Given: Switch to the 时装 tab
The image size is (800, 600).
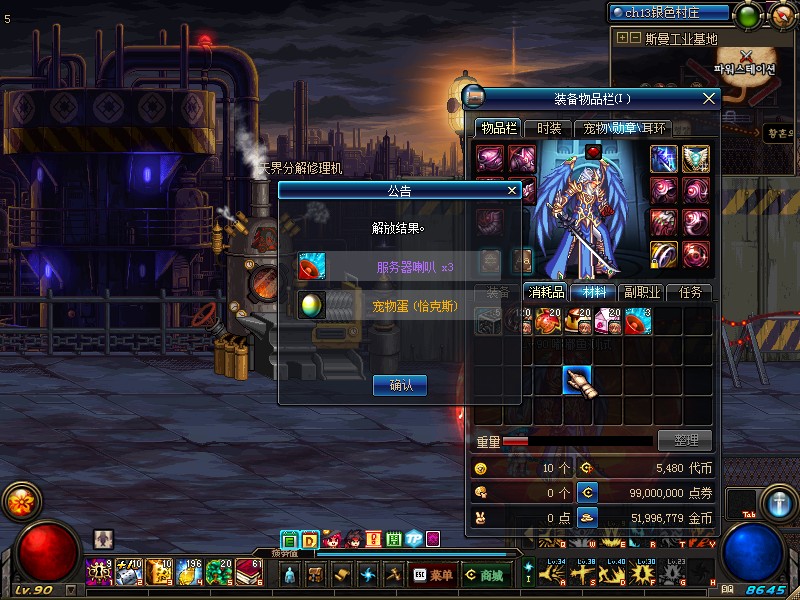Looking at the screenshot, I should tap(549, 128).
